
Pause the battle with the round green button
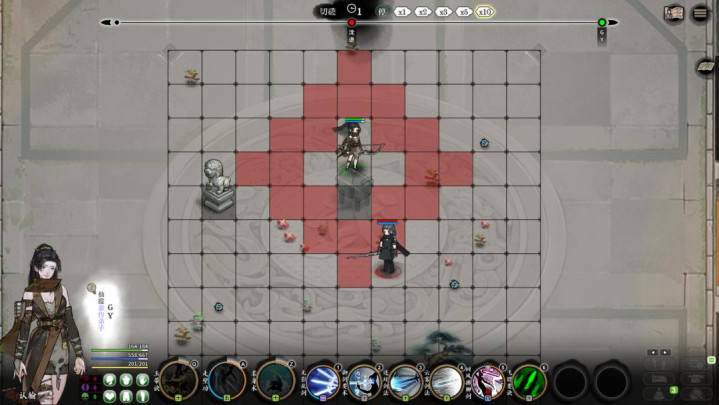pyautogui.click(x=381, y=12)
